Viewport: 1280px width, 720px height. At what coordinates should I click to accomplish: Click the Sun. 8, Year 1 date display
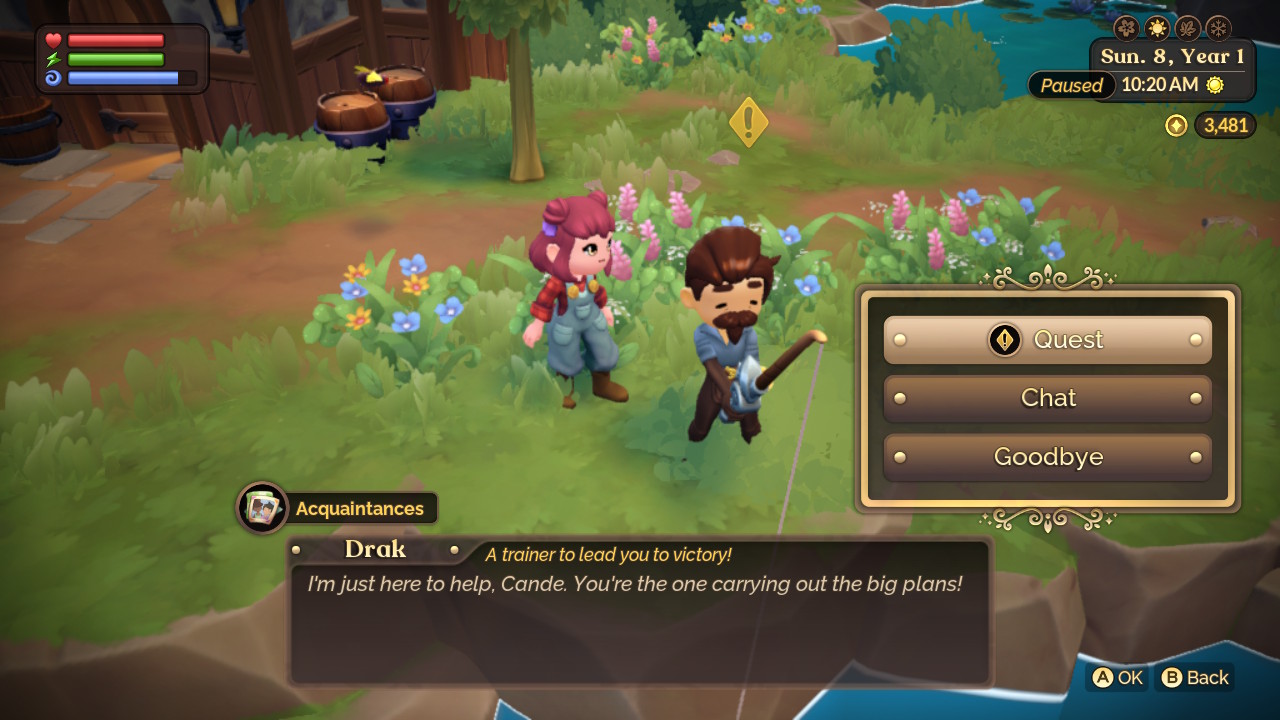[1173, 56]
